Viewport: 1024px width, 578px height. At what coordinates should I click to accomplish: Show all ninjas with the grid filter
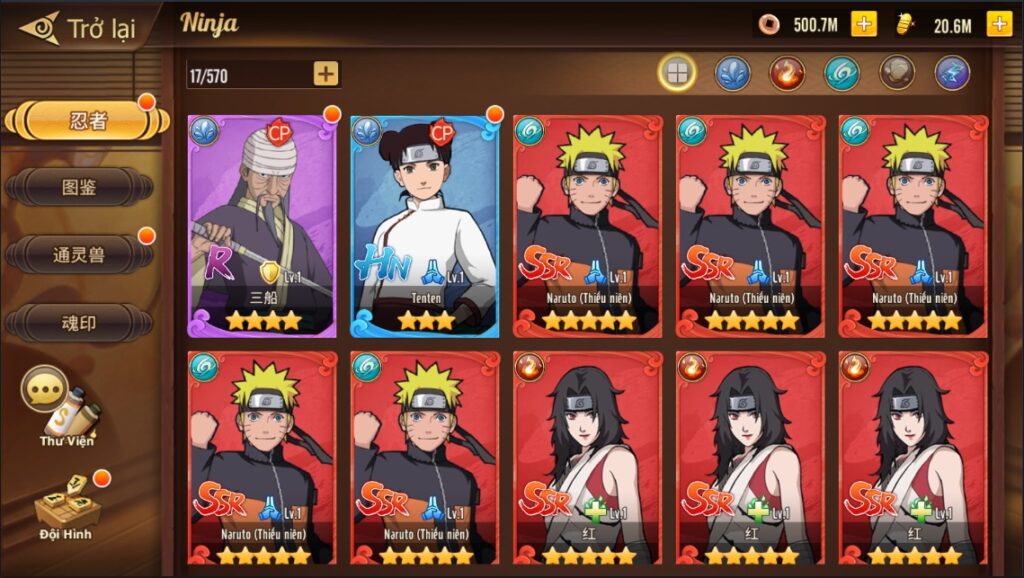click(x=677, y=73)
